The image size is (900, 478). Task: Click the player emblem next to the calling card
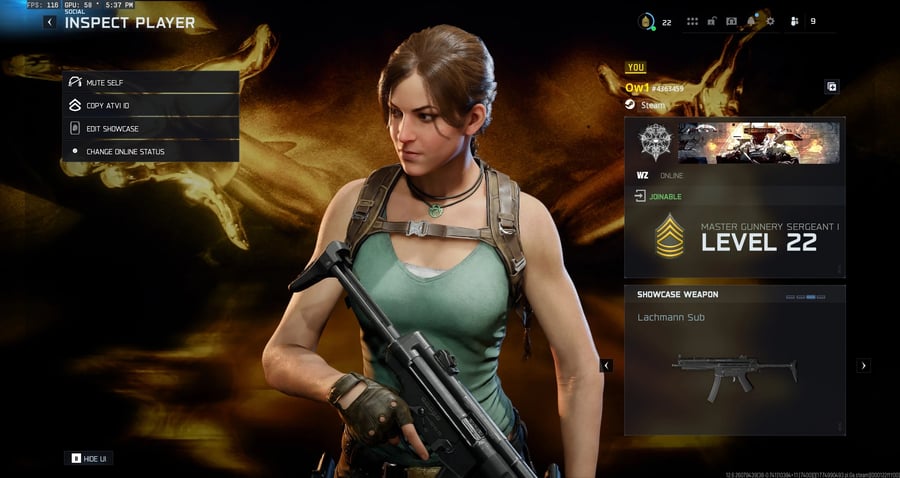coord(655,142)
